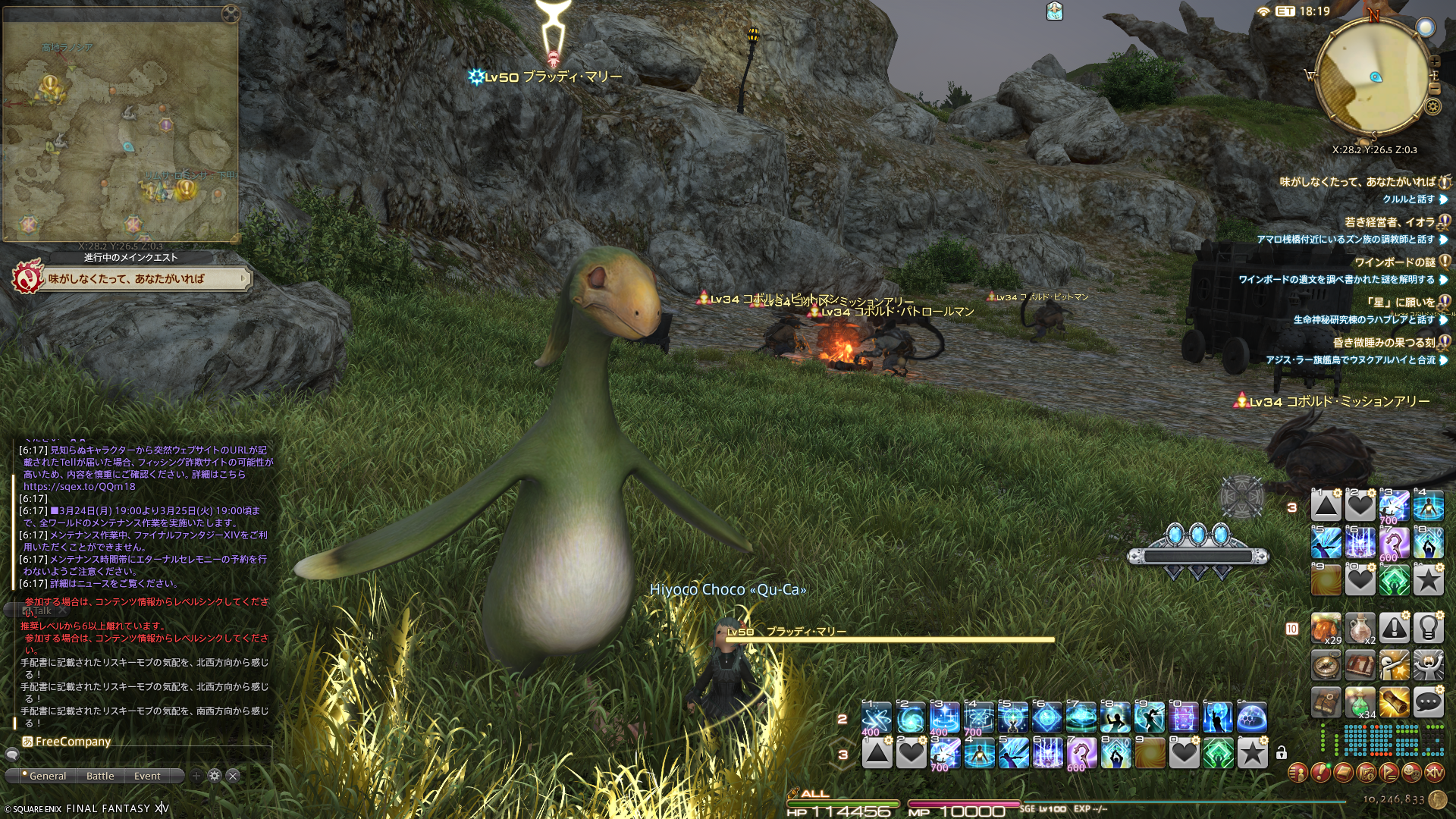Switch to the Battle chat tab

100,776
